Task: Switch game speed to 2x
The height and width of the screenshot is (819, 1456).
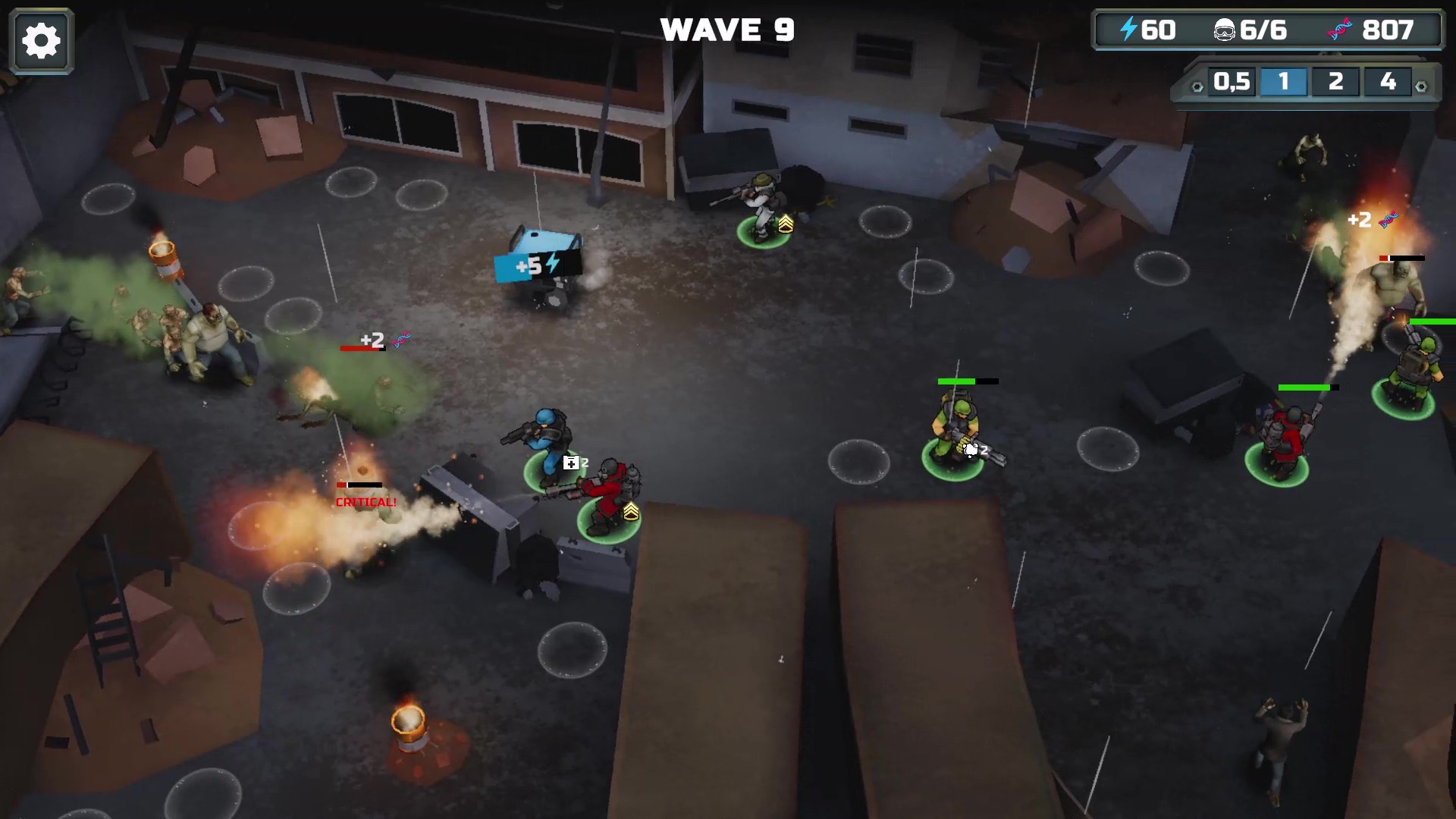Action: pyautogui.click(x=1336, y=83)
